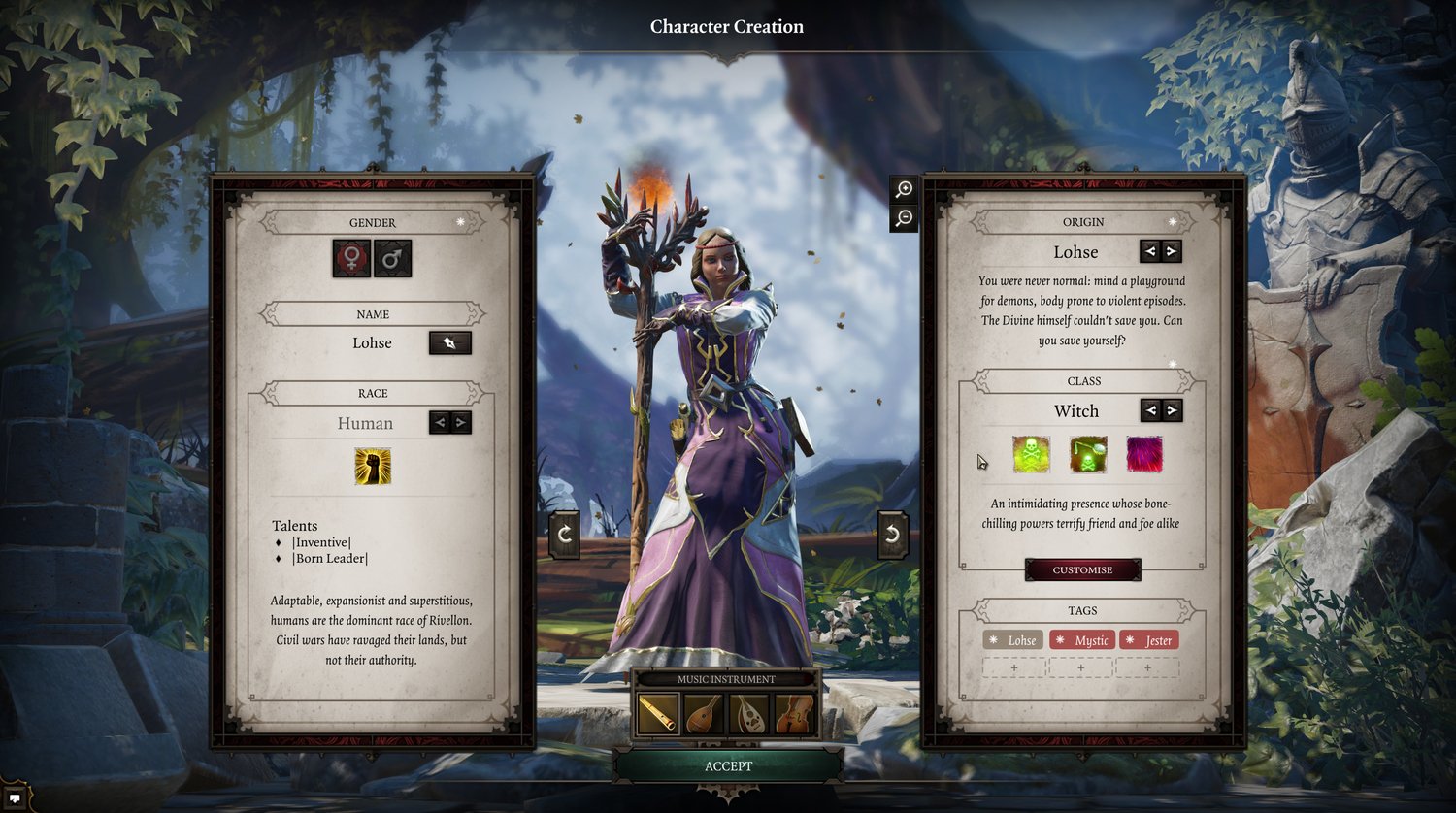Screen dimensions: 1456x813
Task: Select the flute instrument icon
Action: (x=658, y=715)
